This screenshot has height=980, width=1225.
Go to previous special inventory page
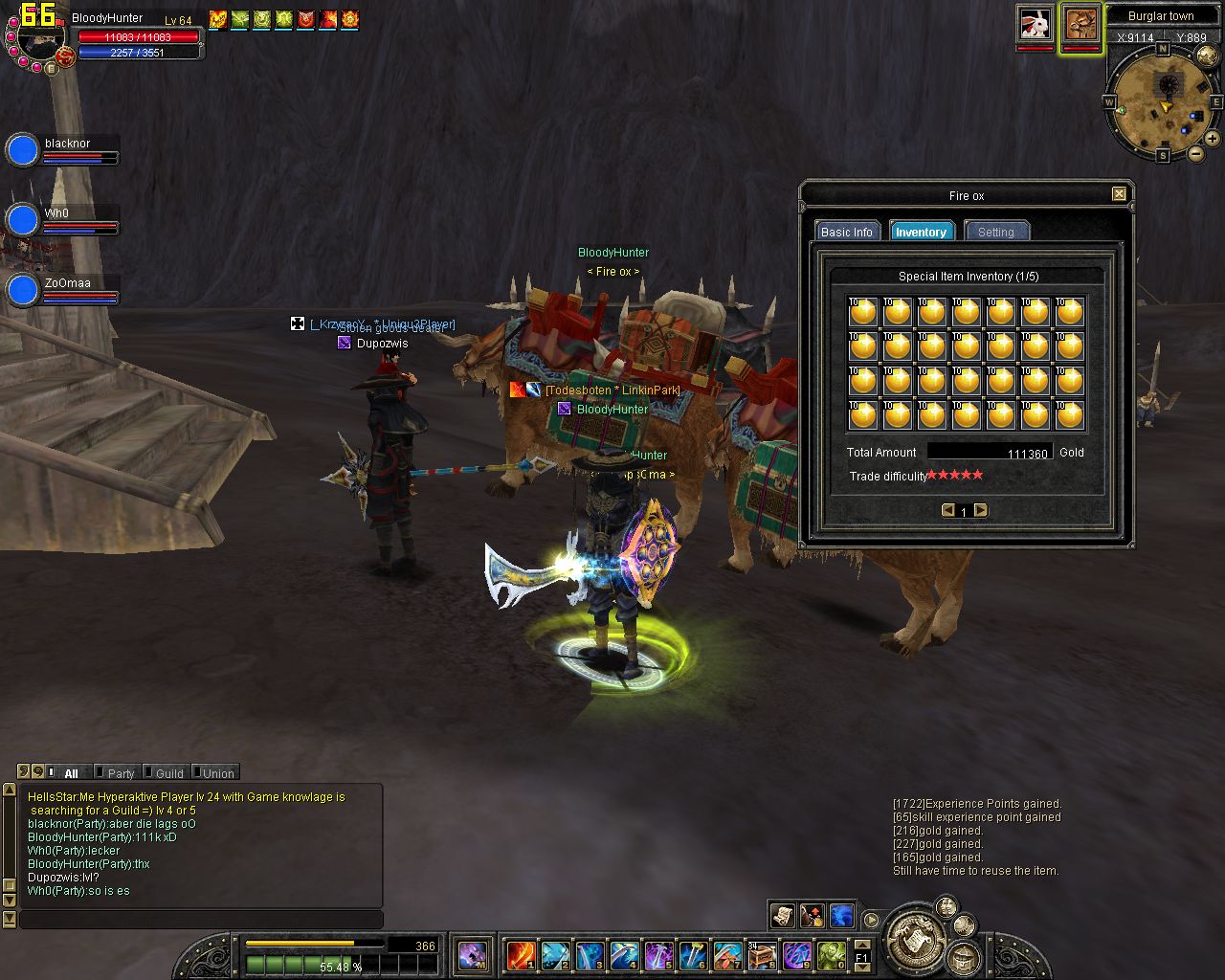[947, 510]
